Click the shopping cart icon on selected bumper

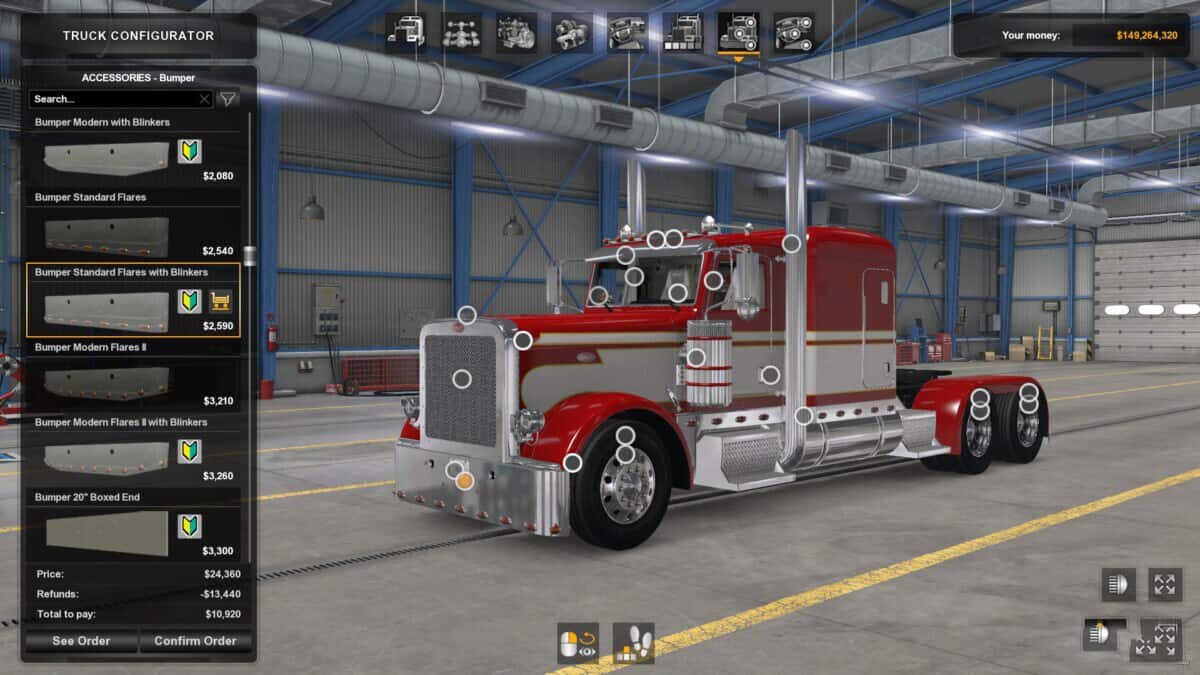(220, 301)
